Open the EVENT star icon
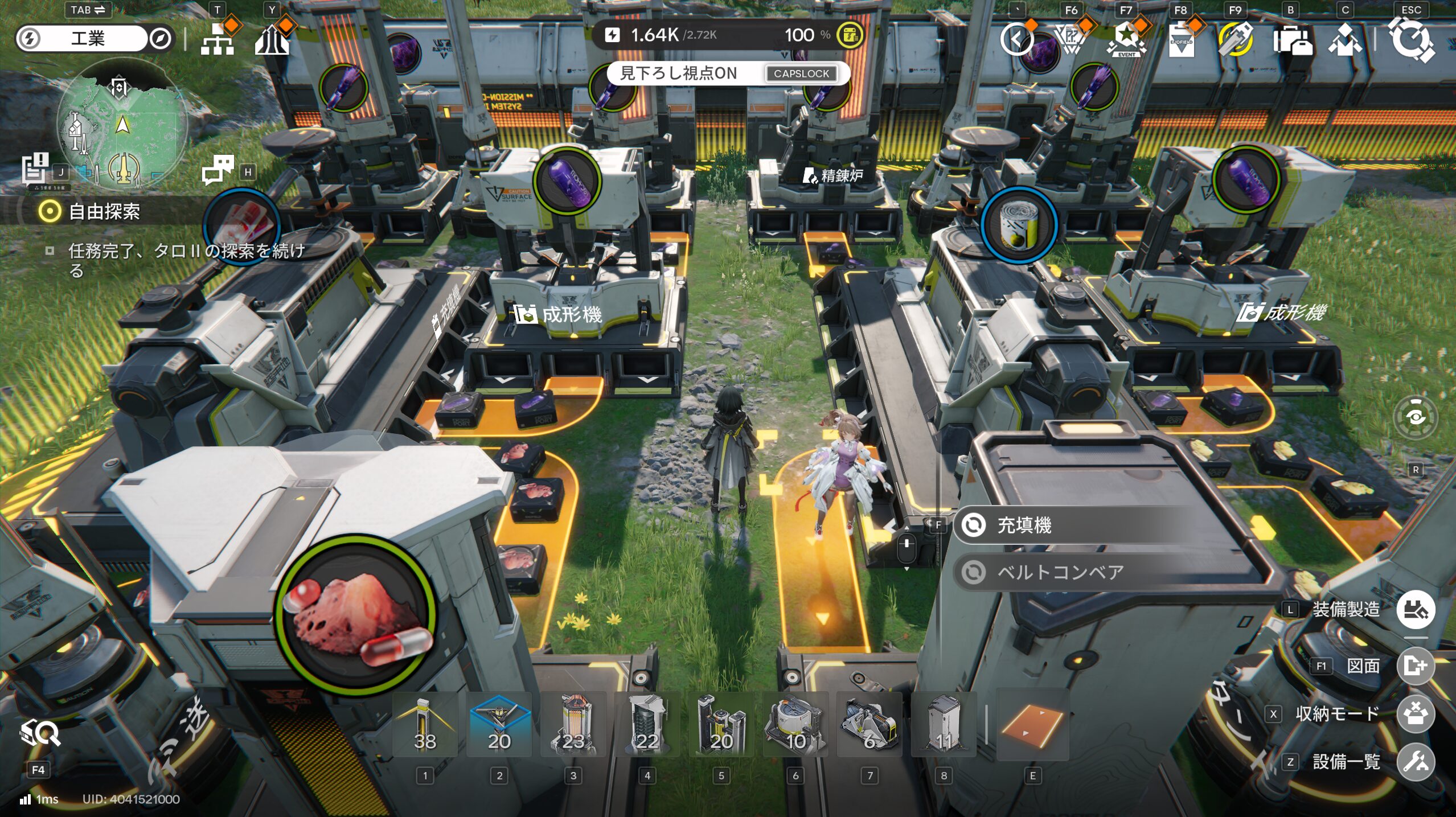Screen dimensions: 1456x817 pyautogui.click(x=1126, y=40)
